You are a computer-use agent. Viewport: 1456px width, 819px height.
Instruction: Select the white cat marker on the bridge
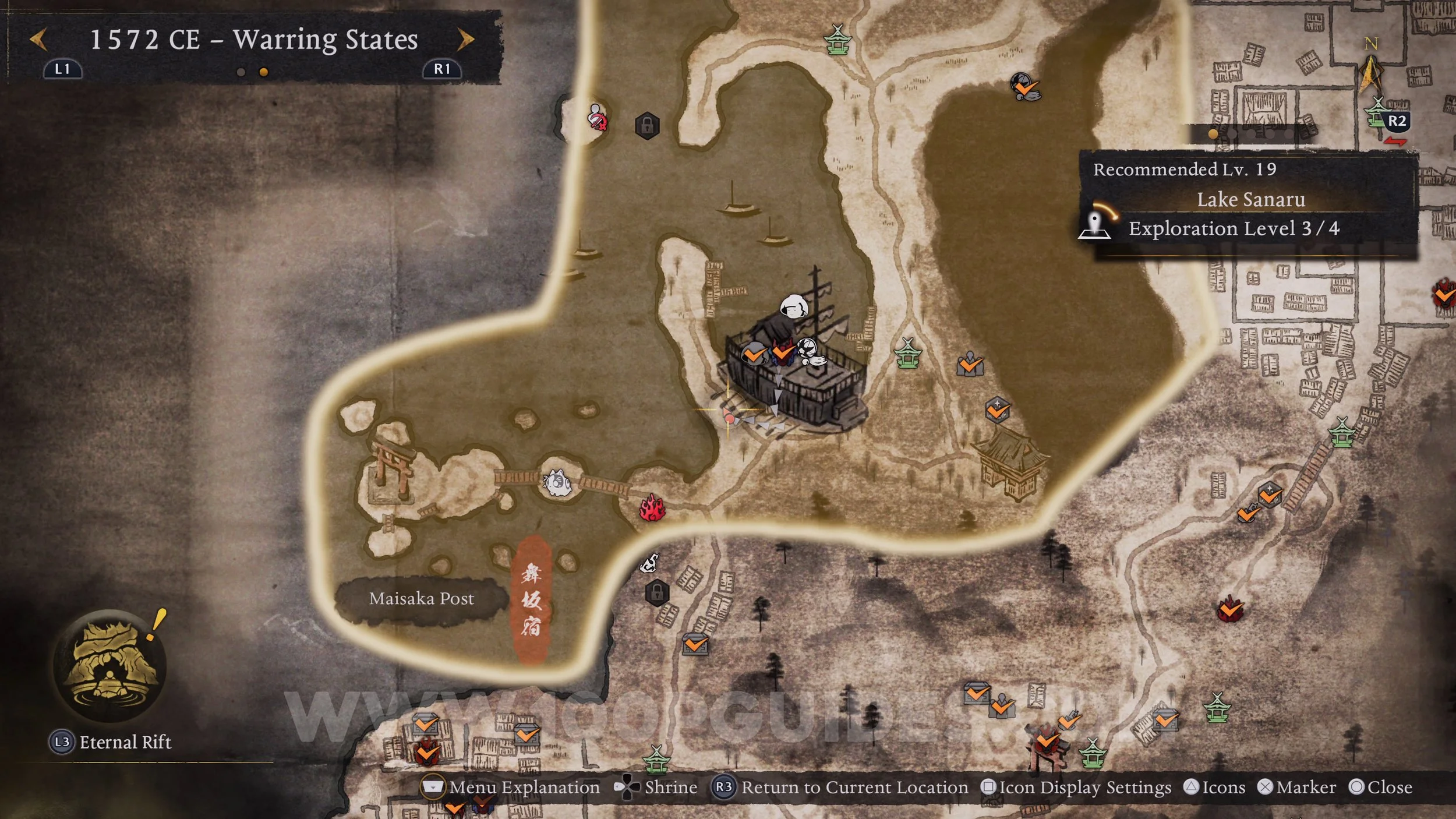tap(556, 483)
